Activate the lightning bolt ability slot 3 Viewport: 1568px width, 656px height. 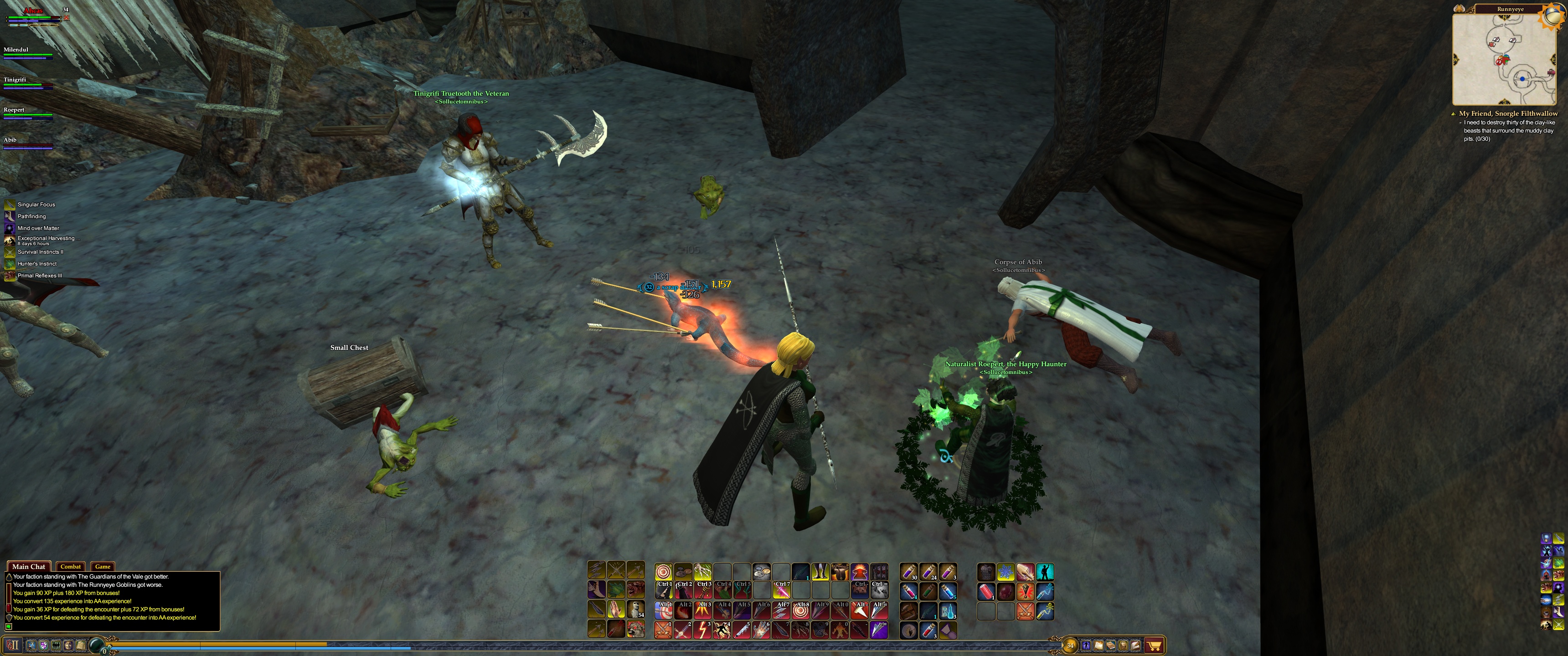[702, 630]
